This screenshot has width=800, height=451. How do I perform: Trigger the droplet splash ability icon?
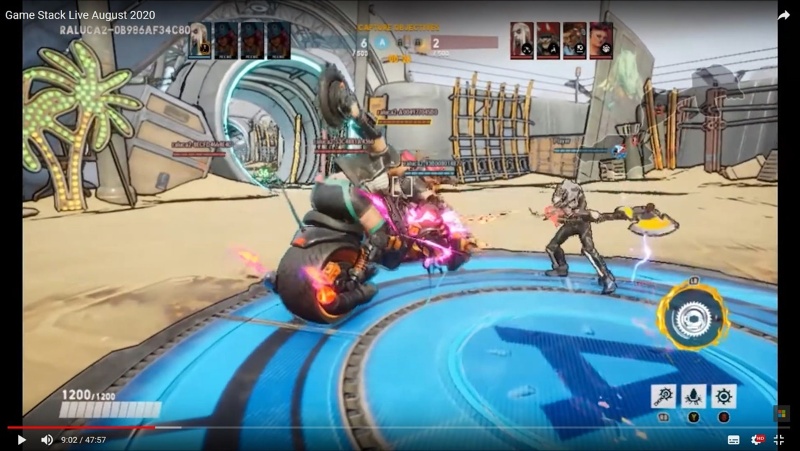point(693,396)
